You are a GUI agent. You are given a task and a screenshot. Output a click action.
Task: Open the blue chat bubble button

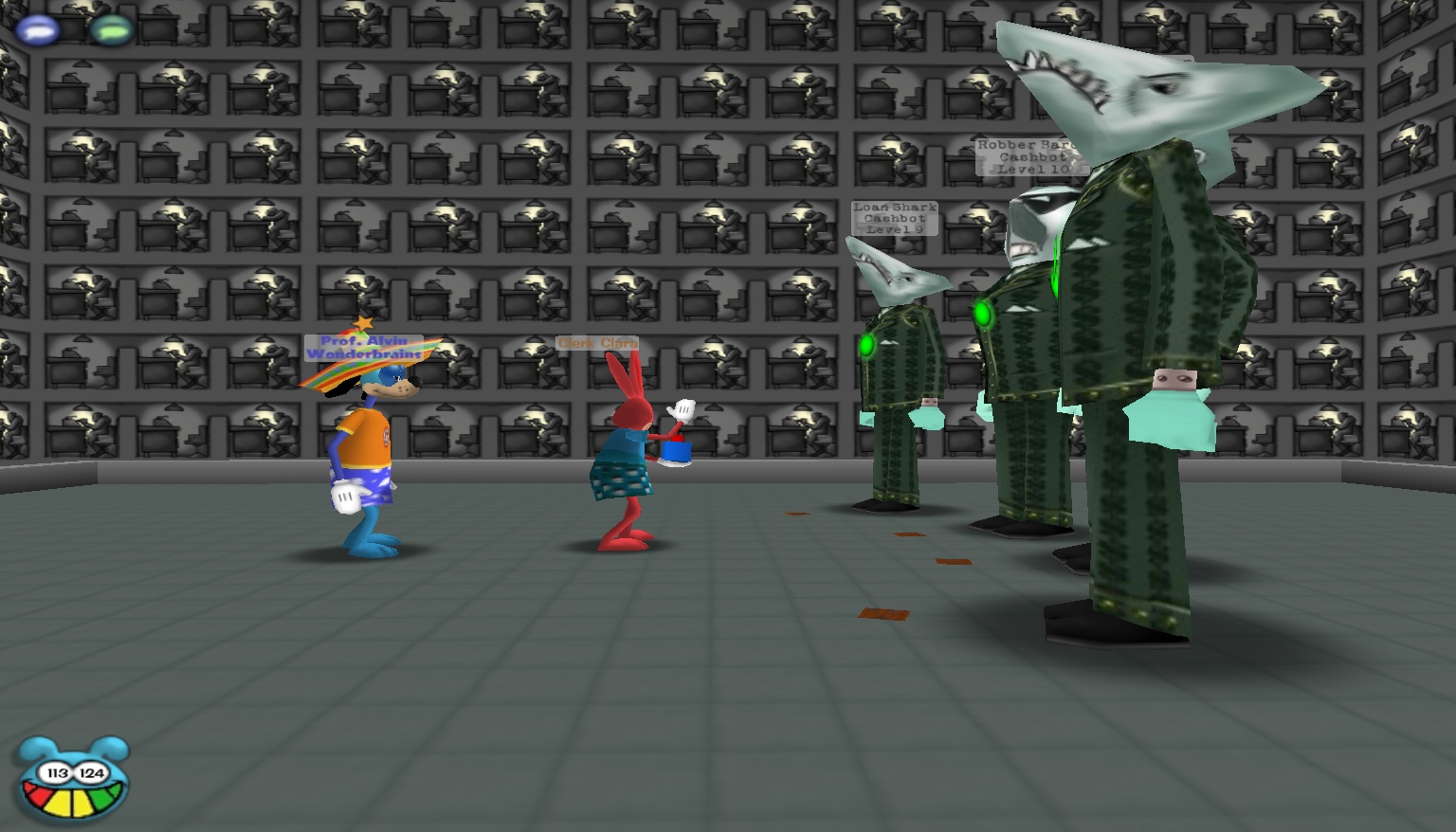pyautogui.click(x=38, y=29)
